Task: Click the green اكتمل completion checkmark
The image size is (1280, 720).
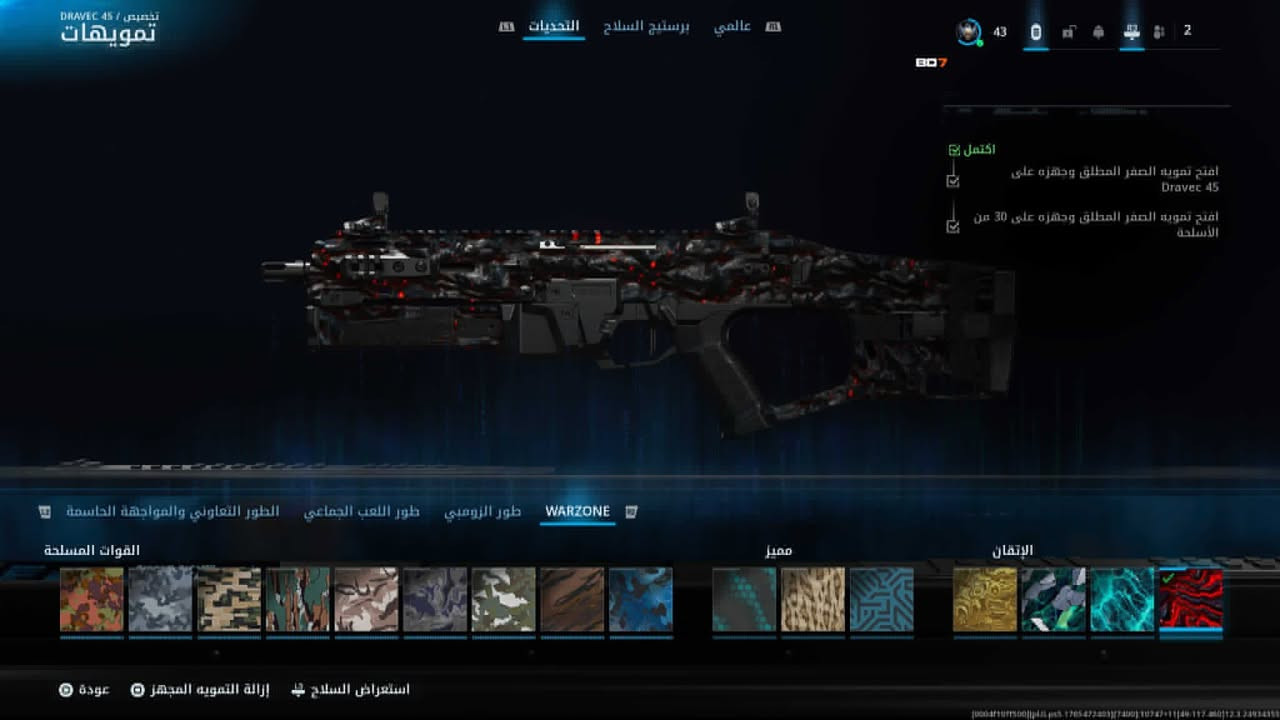Action: pos(951,149)
